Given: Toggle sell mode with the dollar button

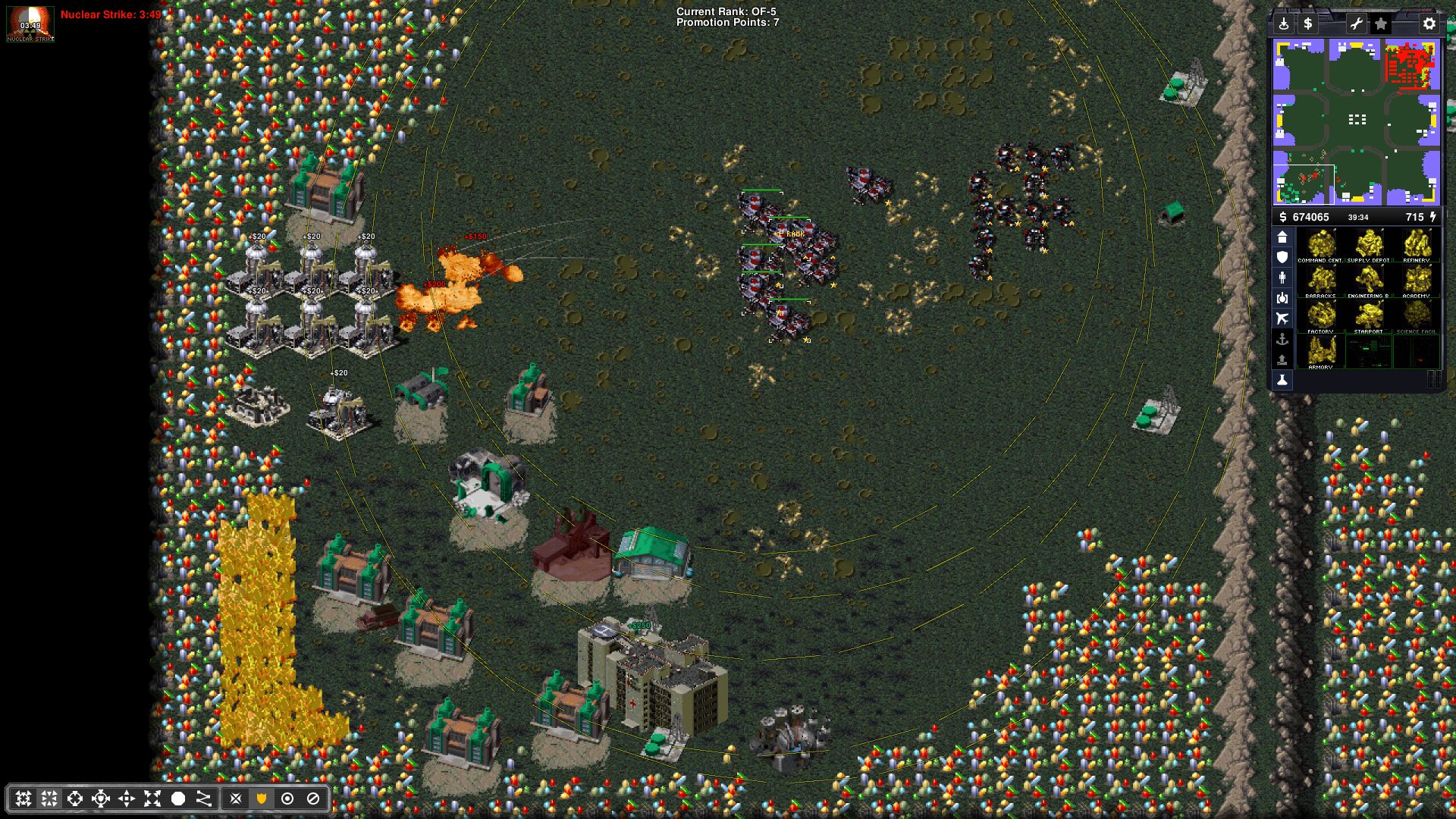Looking at the screenshot, I should coord(1307,24).
